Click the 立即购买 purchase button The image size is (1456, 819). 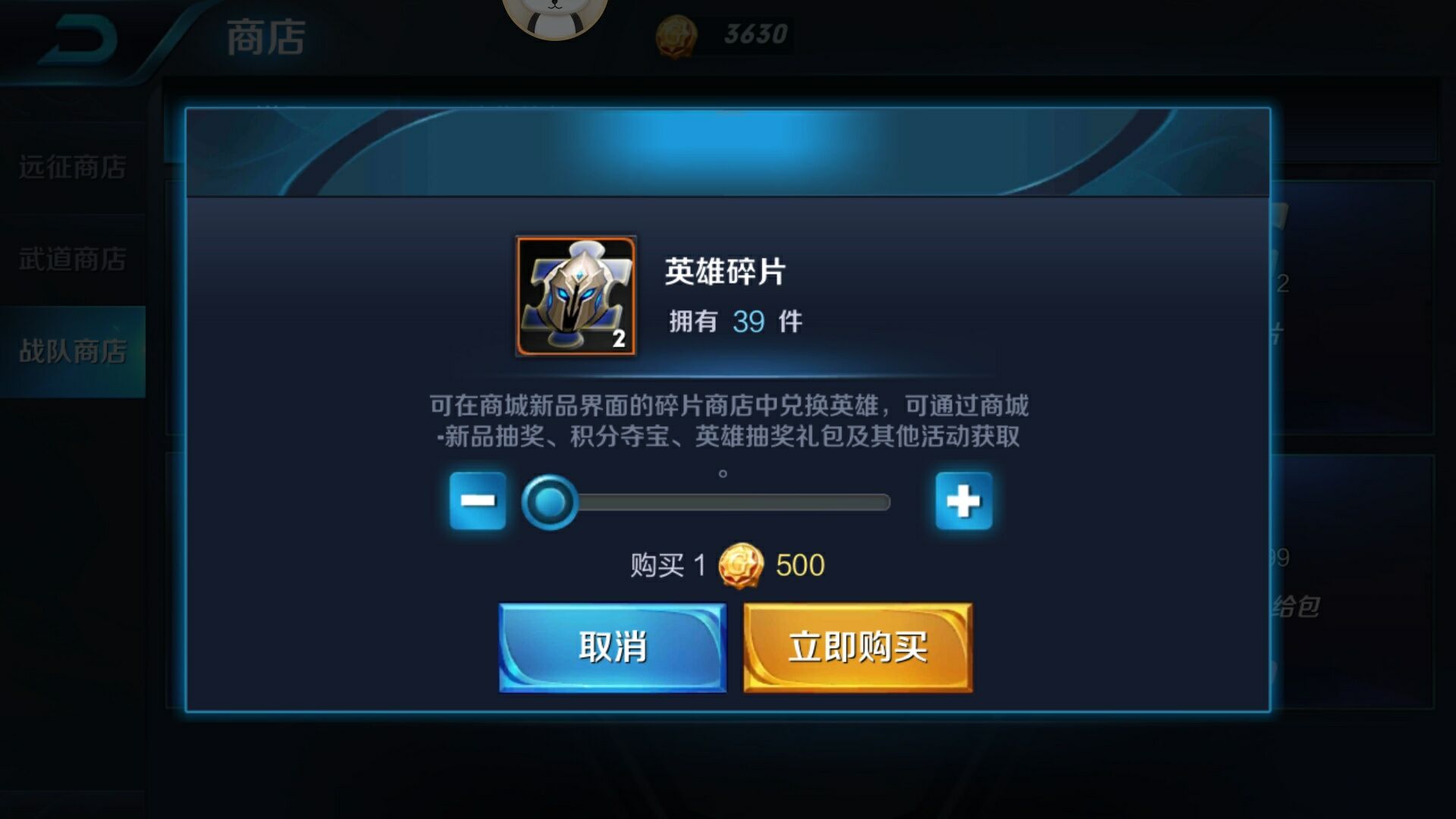pos(857,648)
